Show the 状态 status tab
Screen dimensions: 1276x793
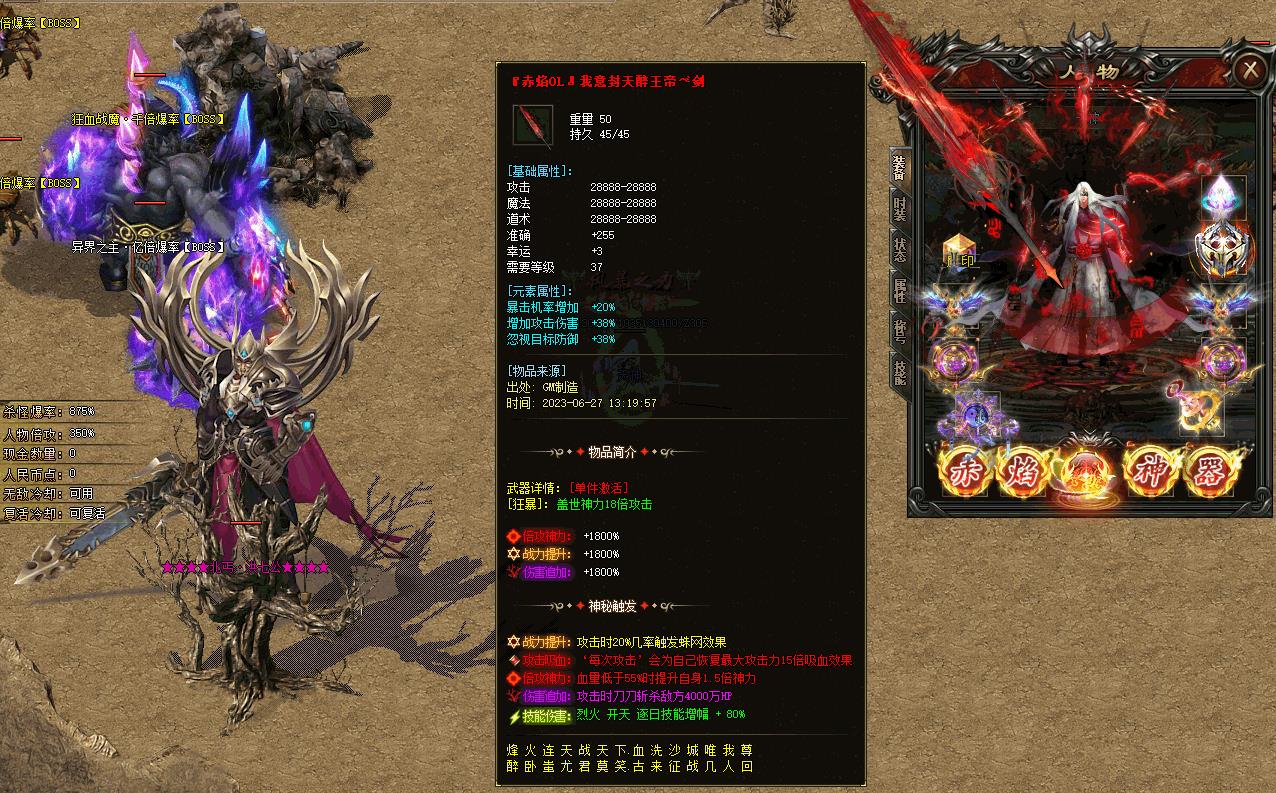(899, 250)
